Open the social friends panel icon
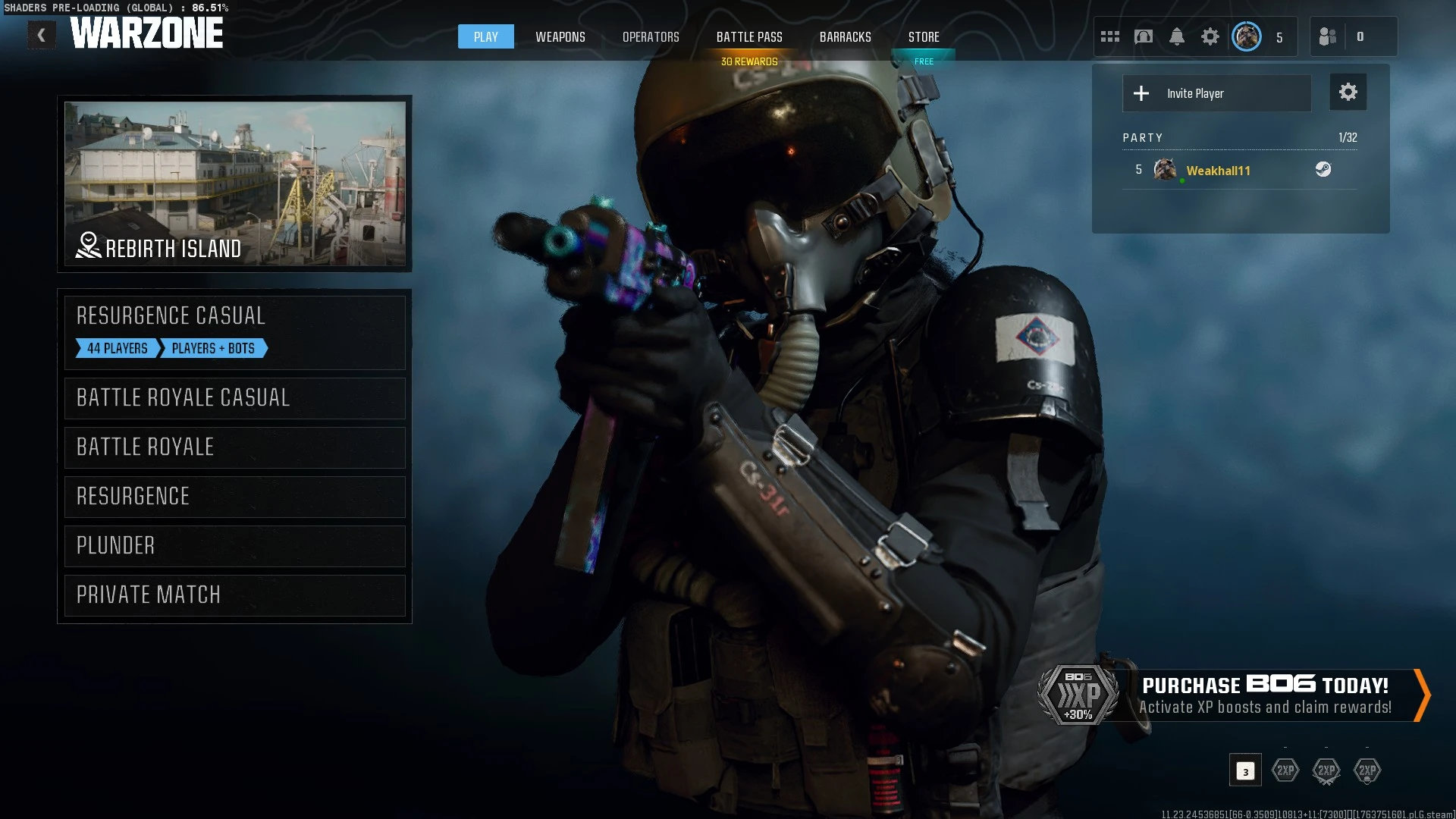Image resolution: width=1456 pixels, height=819 pixels. pyautogui.click(x=1328, y=36)
